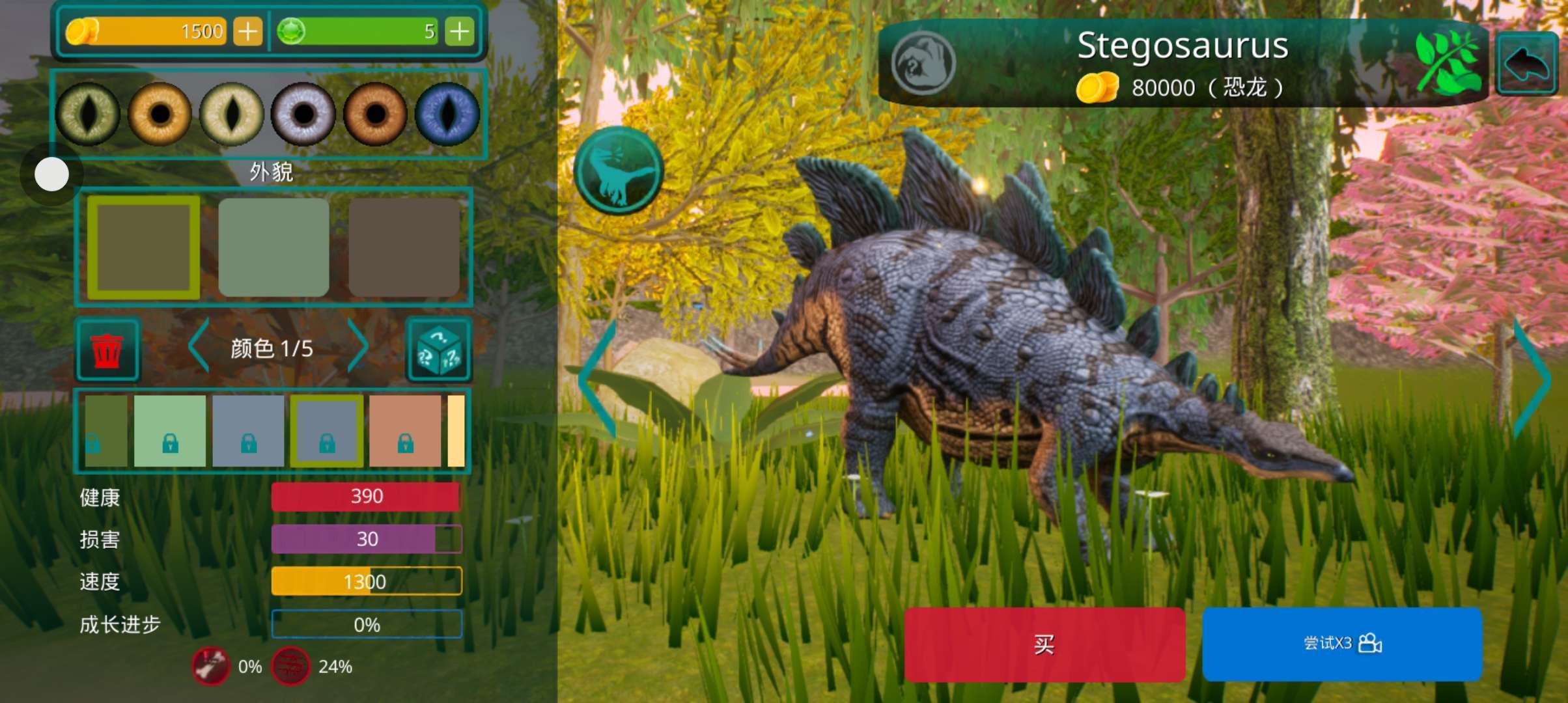The width and height of the screenshot is (1568, 703).
Task: Select the blue slit-pupil eye
Action: 447,114
